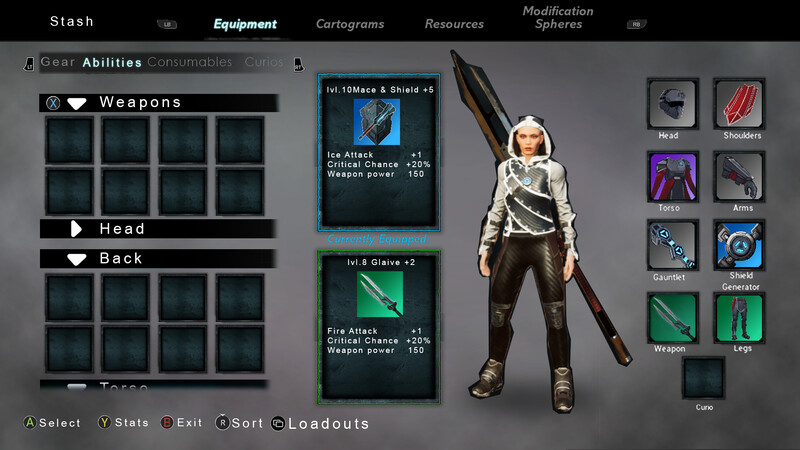Select the Shield Generator slot
Image resolution: width=800 pixels, height=450 pixels.
739,246
